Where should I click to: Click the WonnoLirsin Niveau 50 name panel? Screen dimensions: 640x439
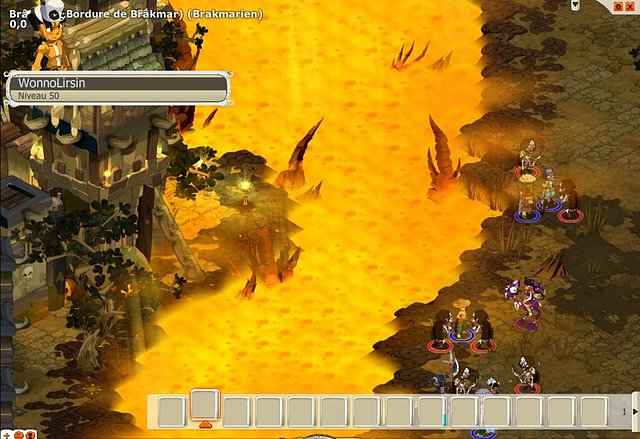117,88
